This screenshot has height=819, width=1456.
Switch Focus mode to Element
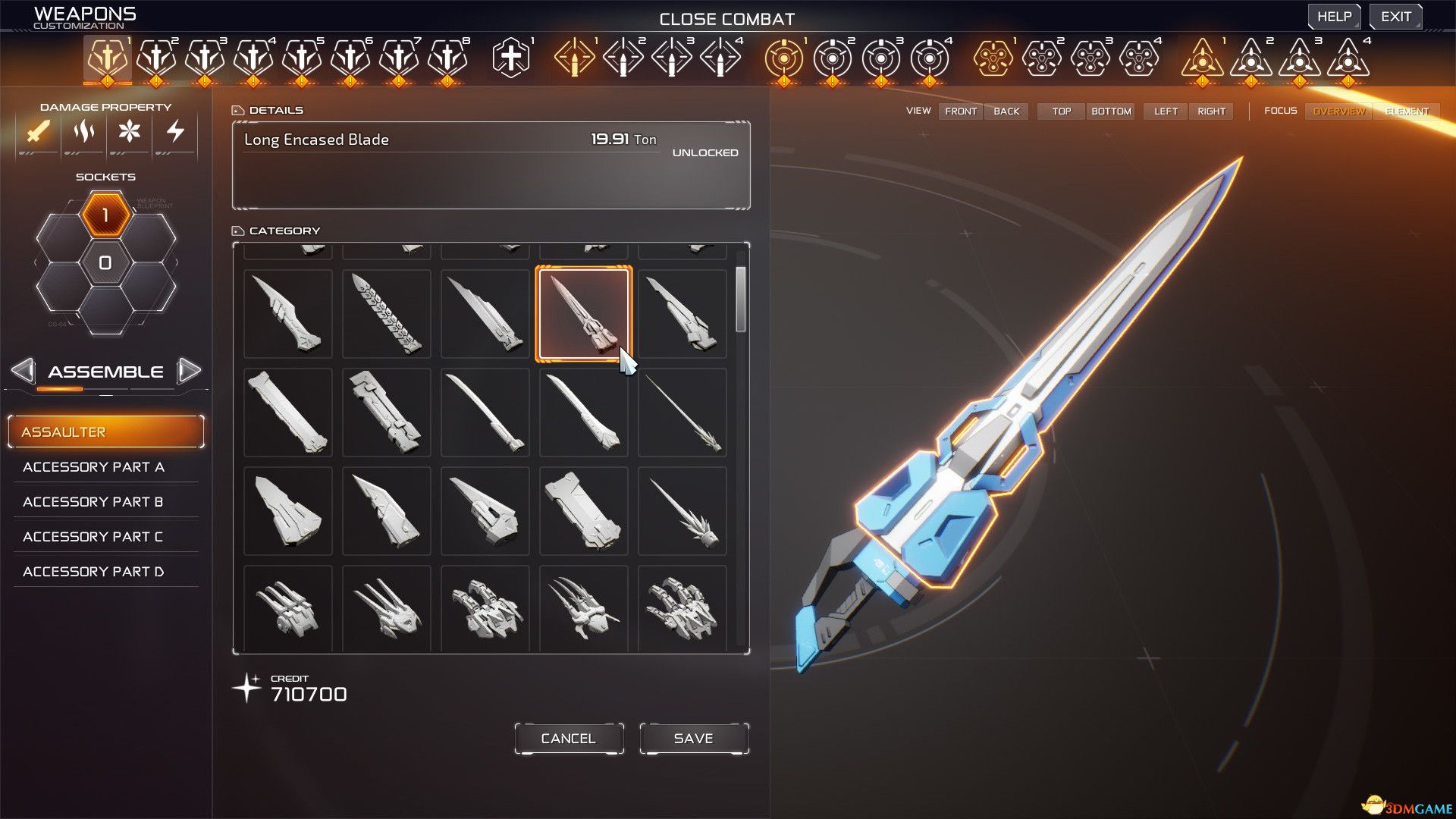pyautogui.click(x=1407, y=111)
